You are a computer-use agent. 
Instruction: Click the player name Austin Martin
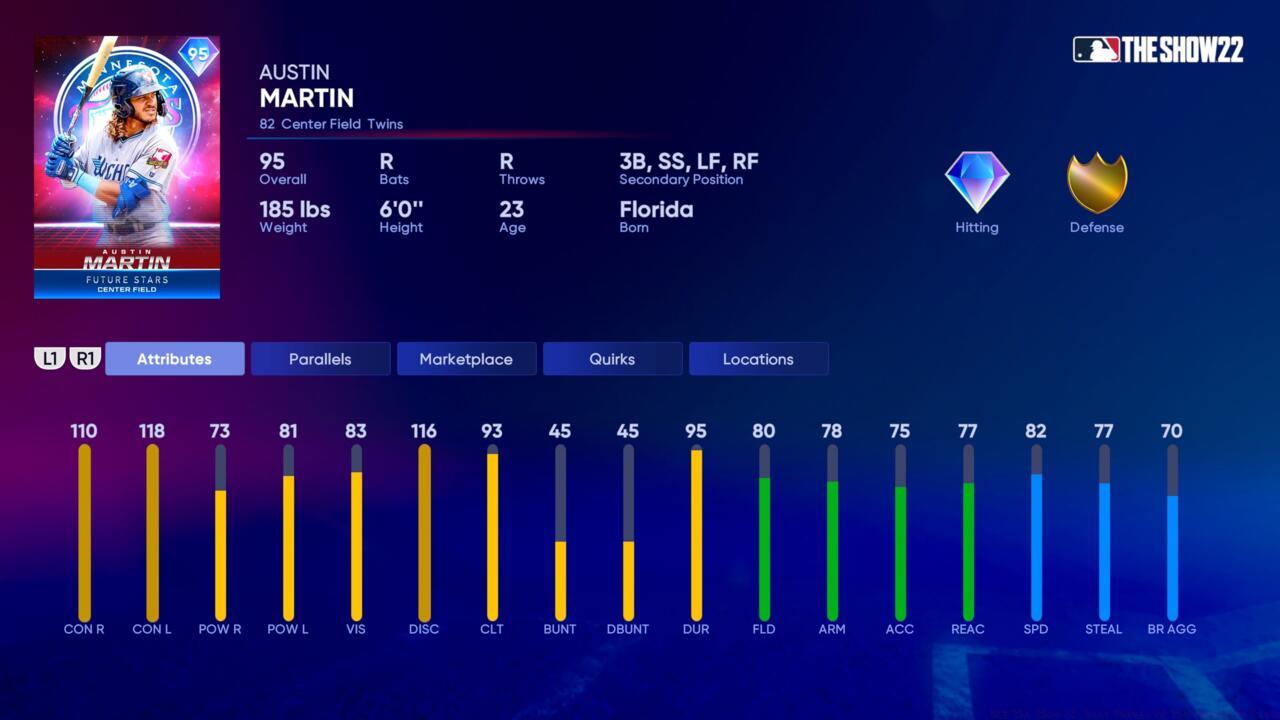click(306, 86)
